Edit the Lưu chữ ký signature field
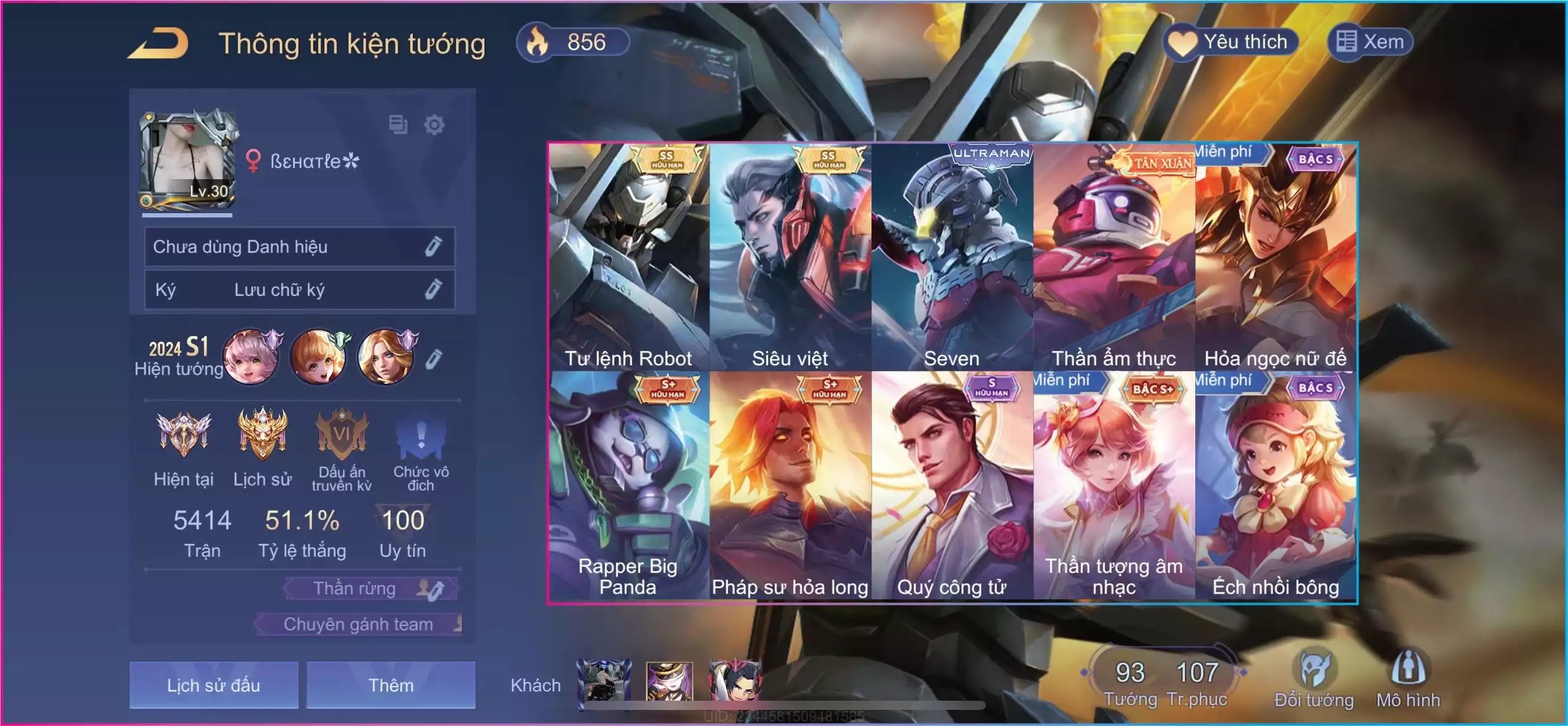 click(x=433, y=289)
